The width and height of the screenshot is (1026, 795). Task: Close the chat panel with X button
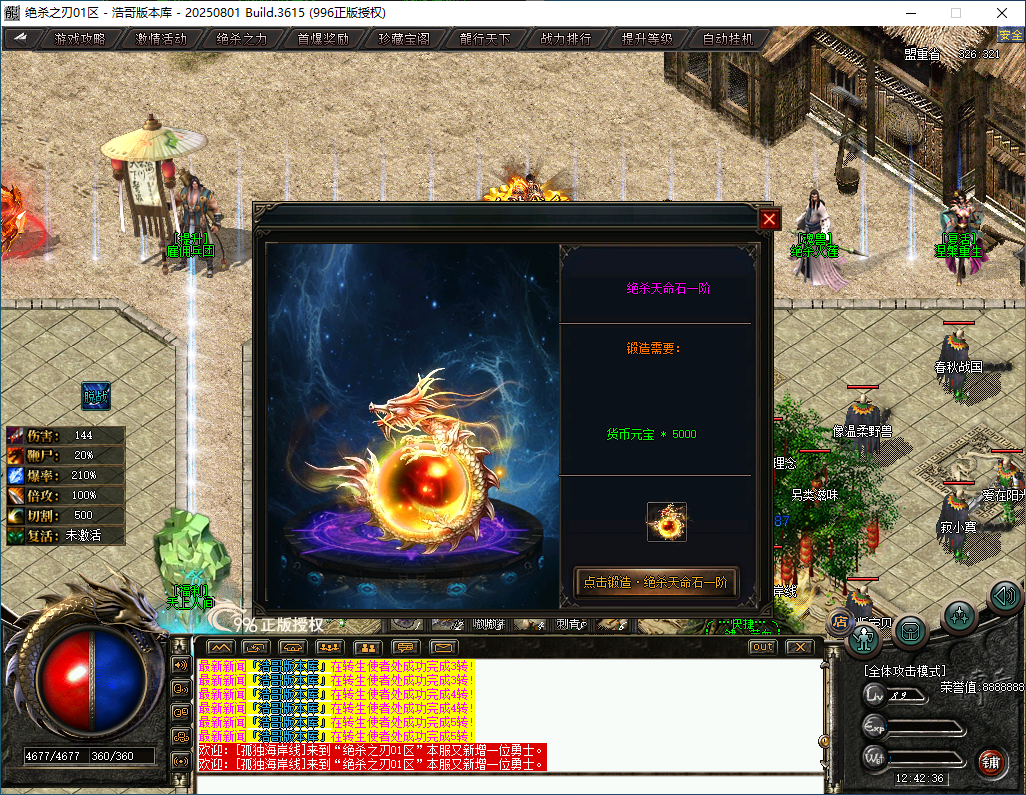click(x=798, y=647)
